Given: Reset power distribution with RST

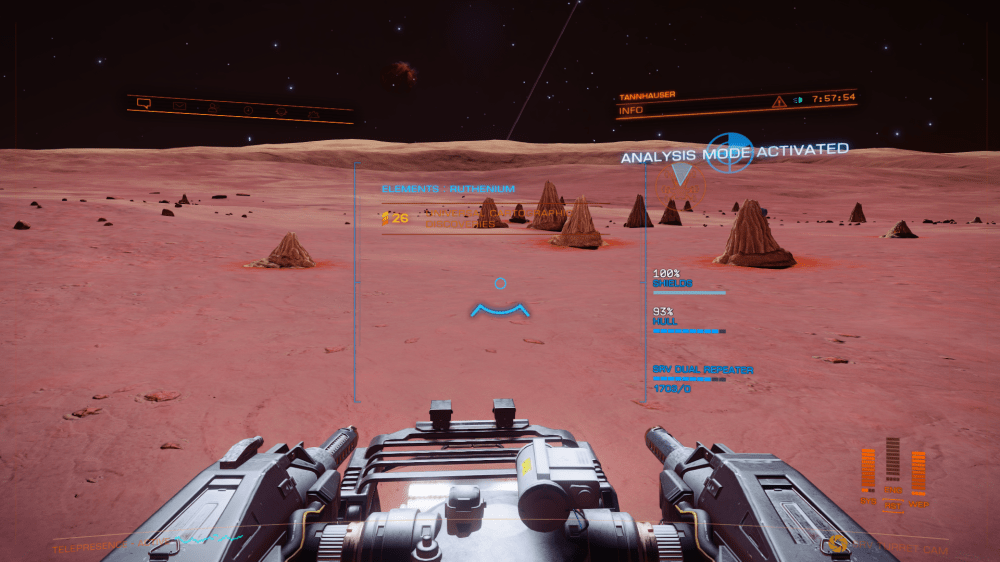Looking at the screenshot, I should [x=893, y=506].
